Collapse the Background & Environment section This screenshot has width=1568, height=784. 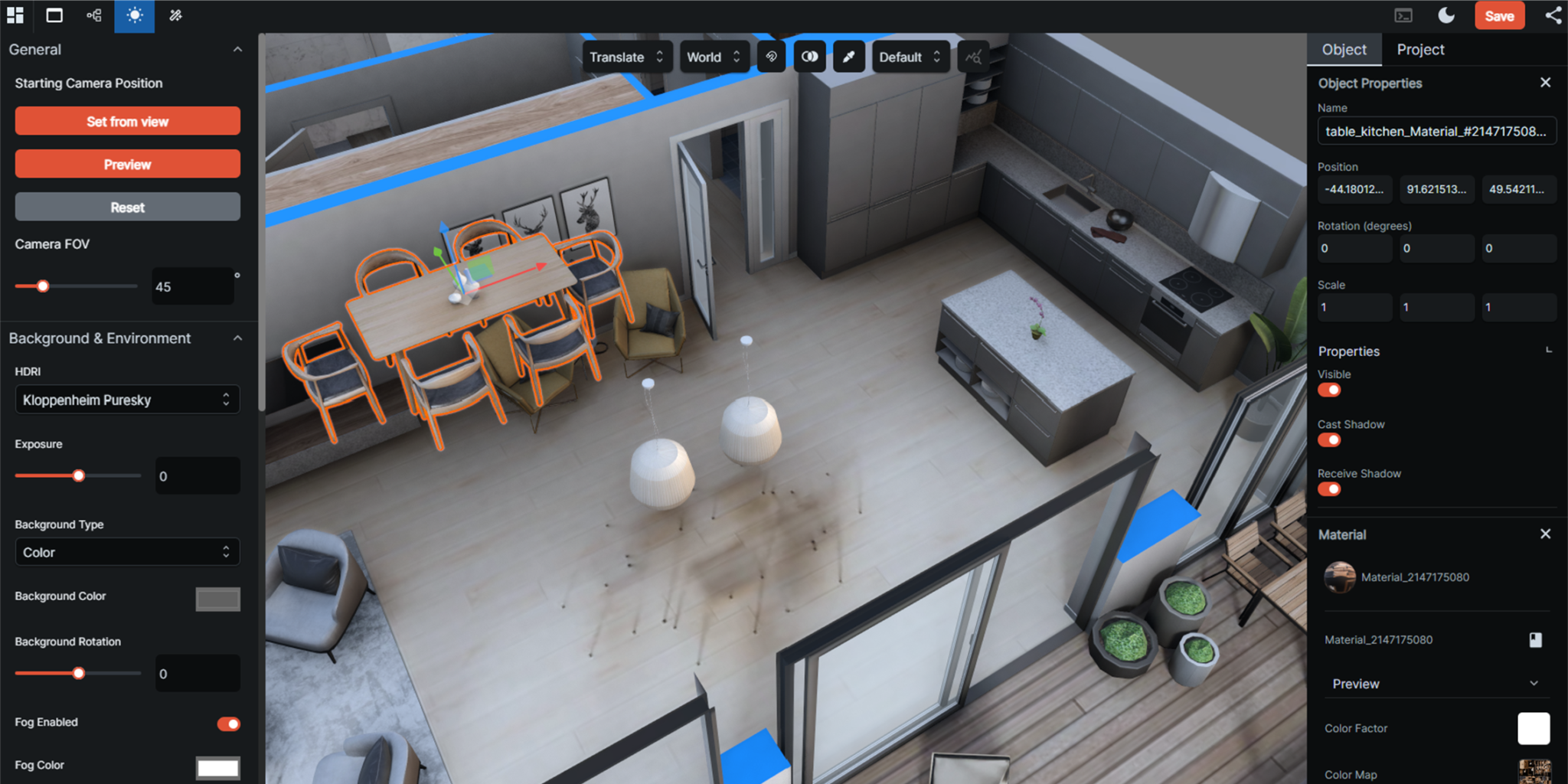tap(237, 338)
